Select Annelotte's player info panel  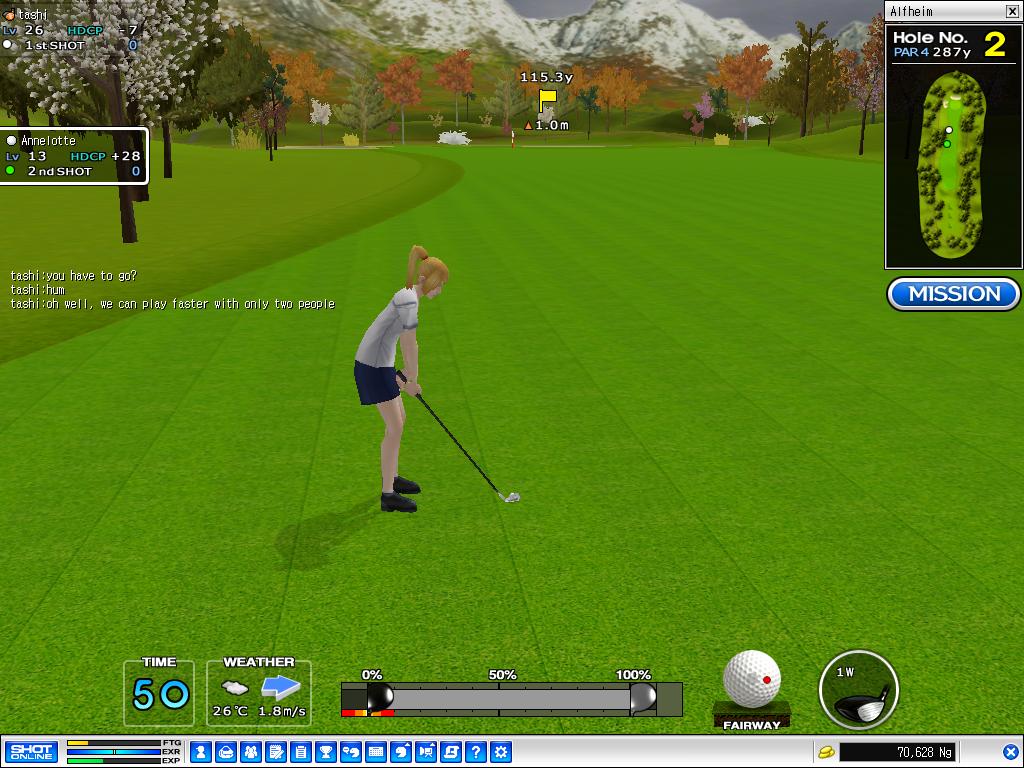pyautogui.click(x=74, y=156)
